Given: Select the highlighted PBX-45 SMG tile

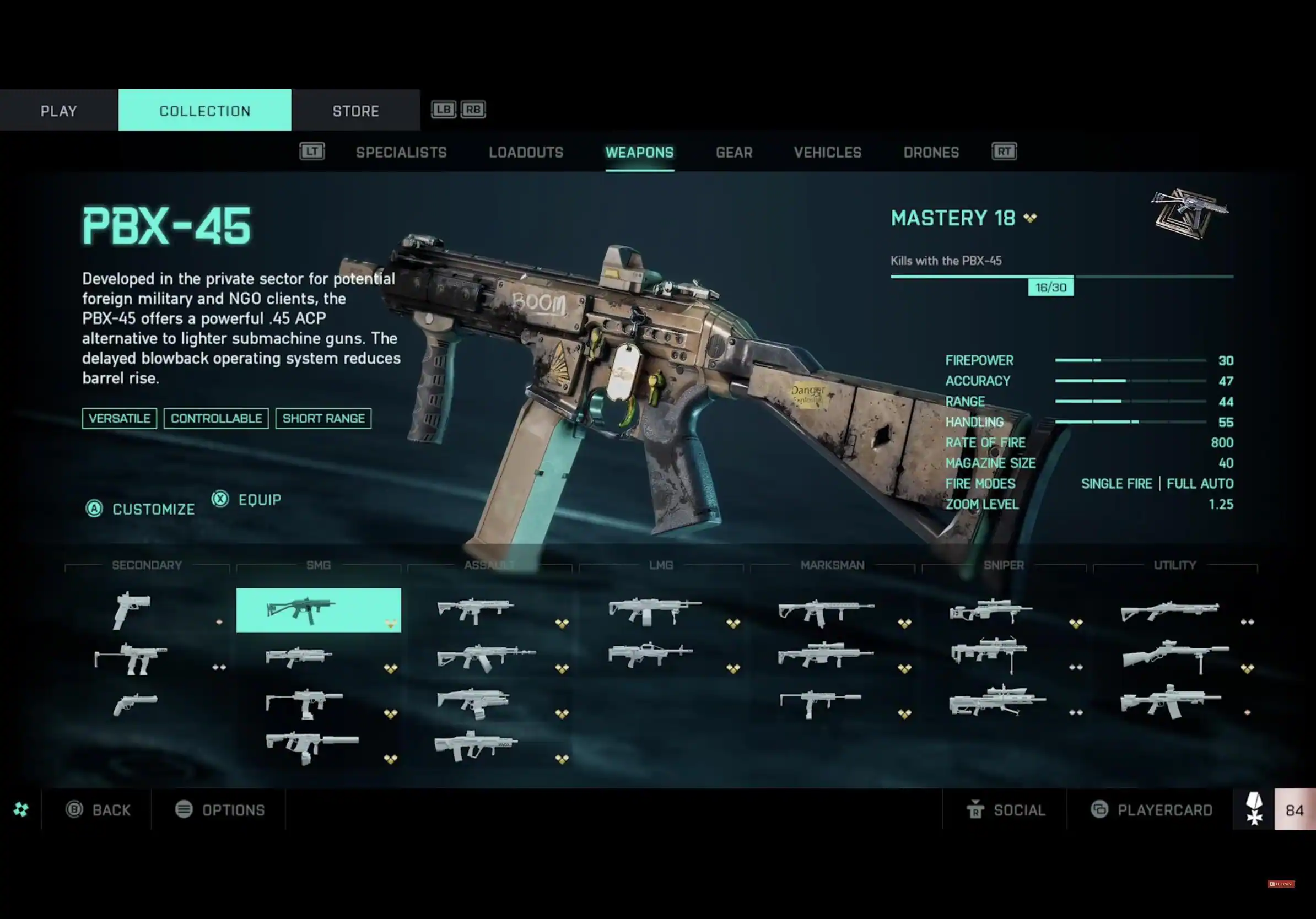Looking at the screenshot, I should 318,610.
